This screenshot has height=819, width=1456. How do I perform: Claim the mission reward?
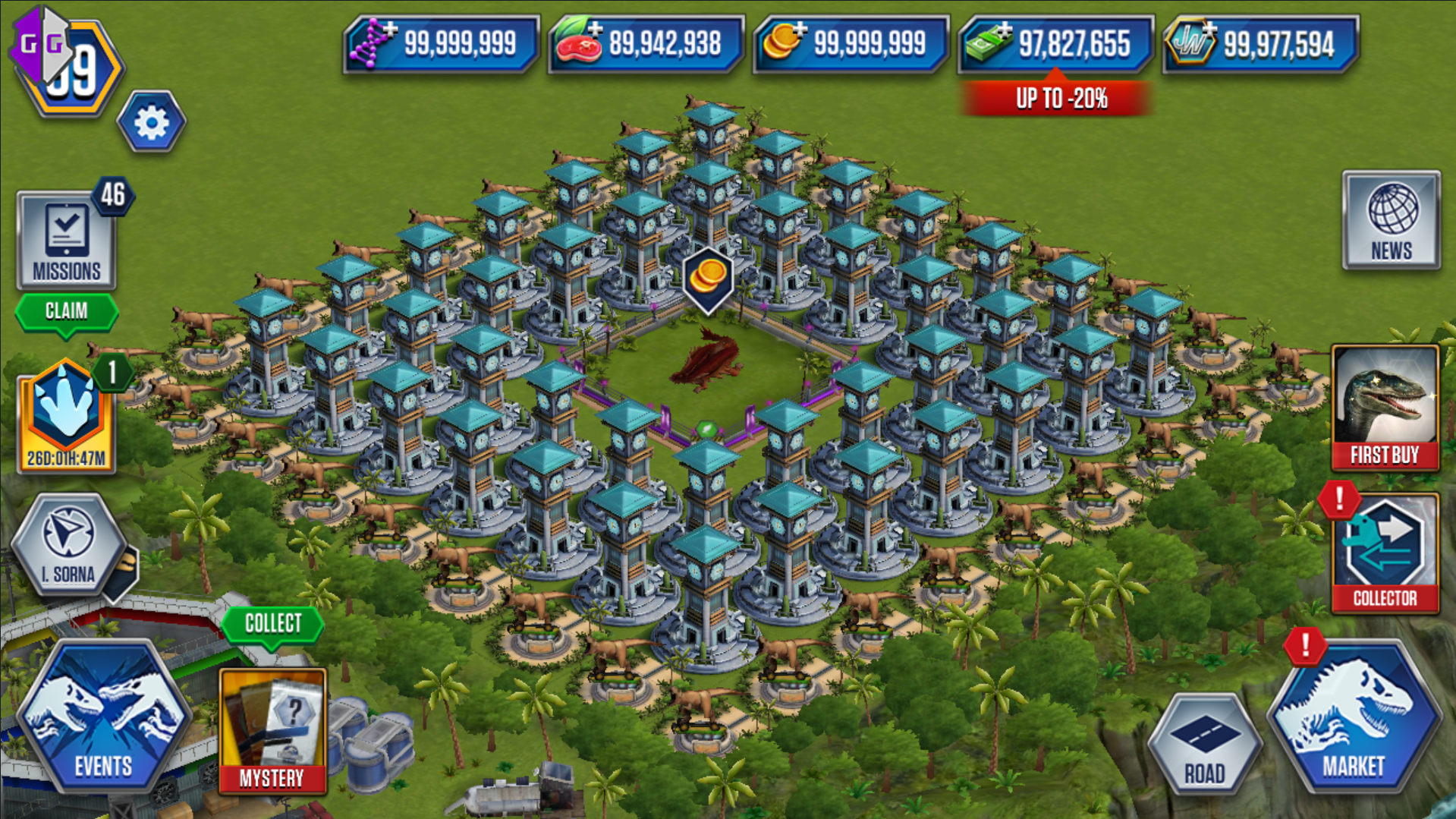pos(66,311)
